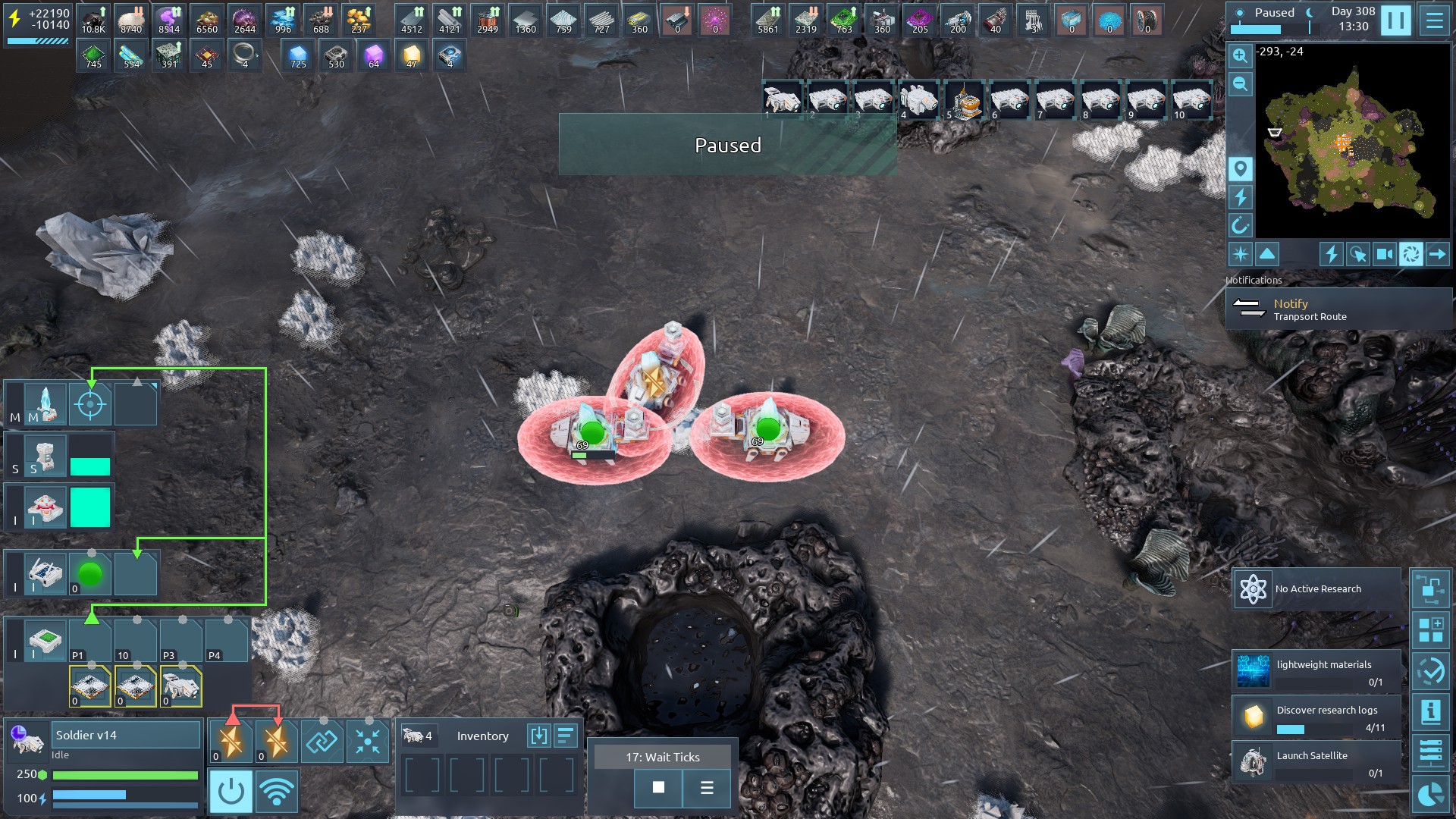Screen dimensions: 1456x819
Task: Select the Discover research logs objective
Action: pos(1316,717)
